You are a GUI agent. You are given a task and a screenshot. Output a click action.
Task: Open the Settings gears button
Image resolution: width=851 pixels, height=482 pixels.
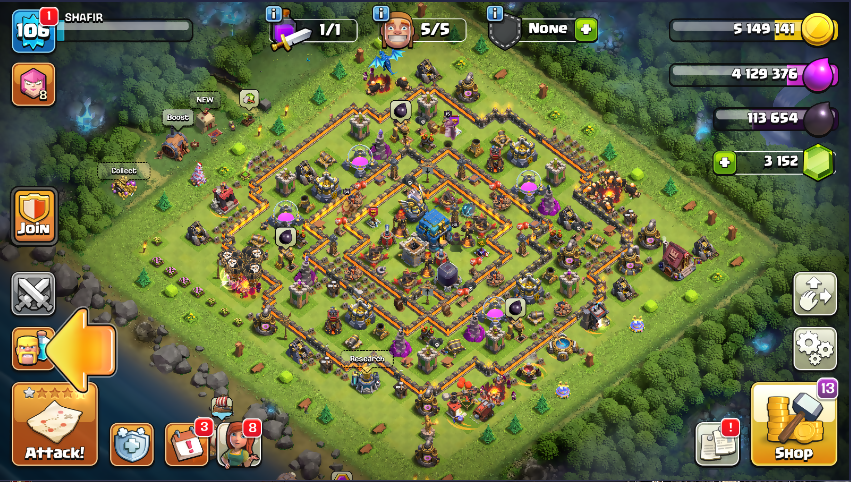815,348
